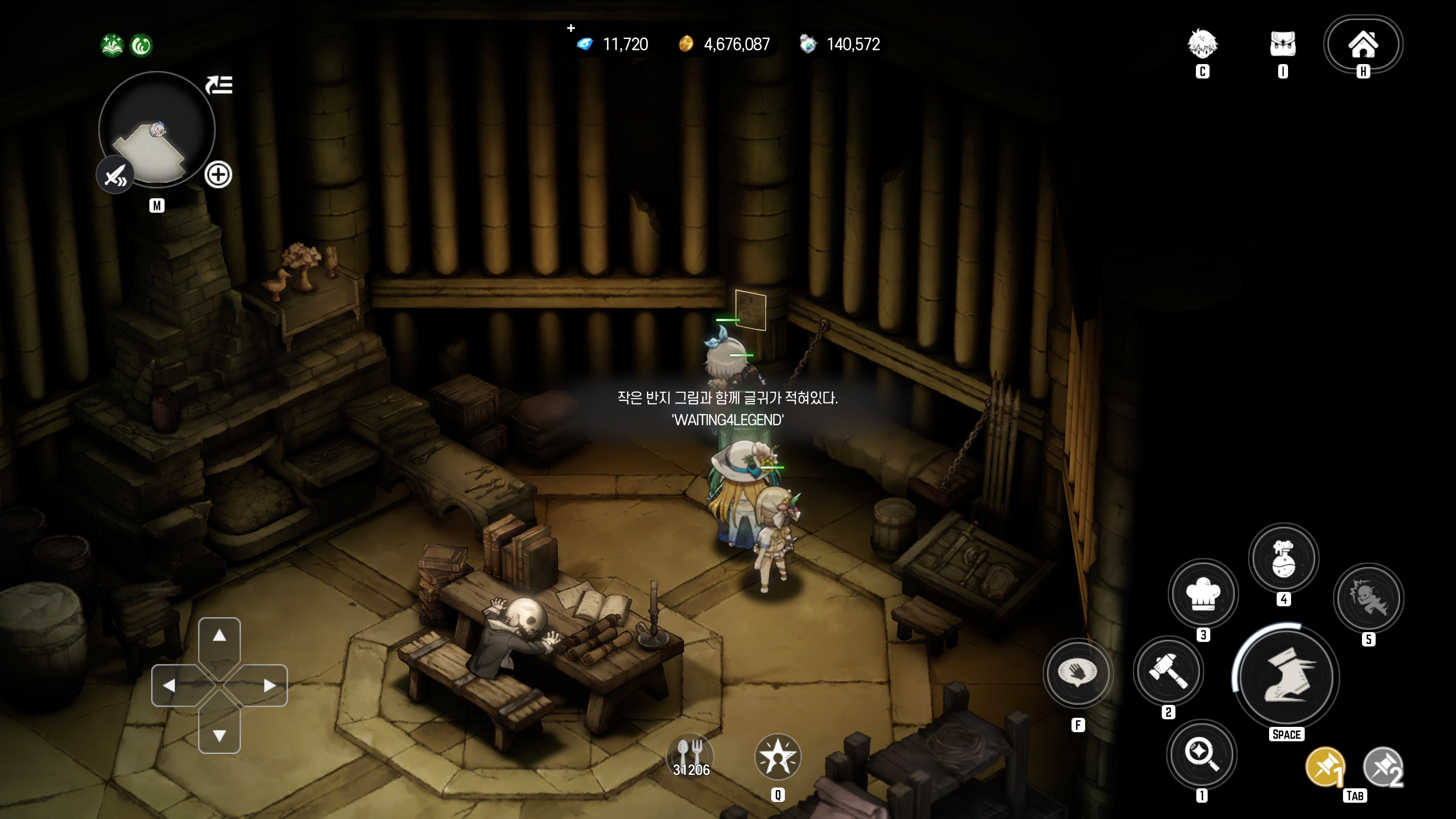The width and height of the screenshot is (1456, 819).
Task: Move left with the D-pad arrow
Action: (169, 686)
